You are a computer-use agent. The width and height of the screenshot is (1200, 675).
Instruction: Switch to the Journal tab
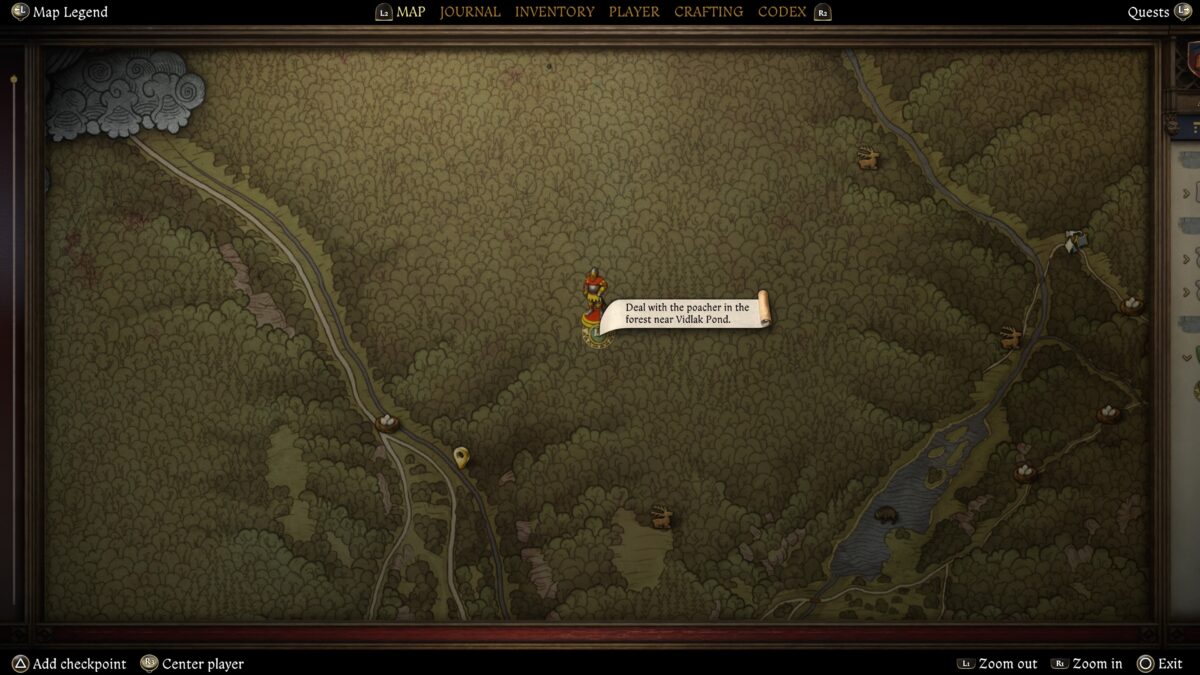[x=470, y=12]
